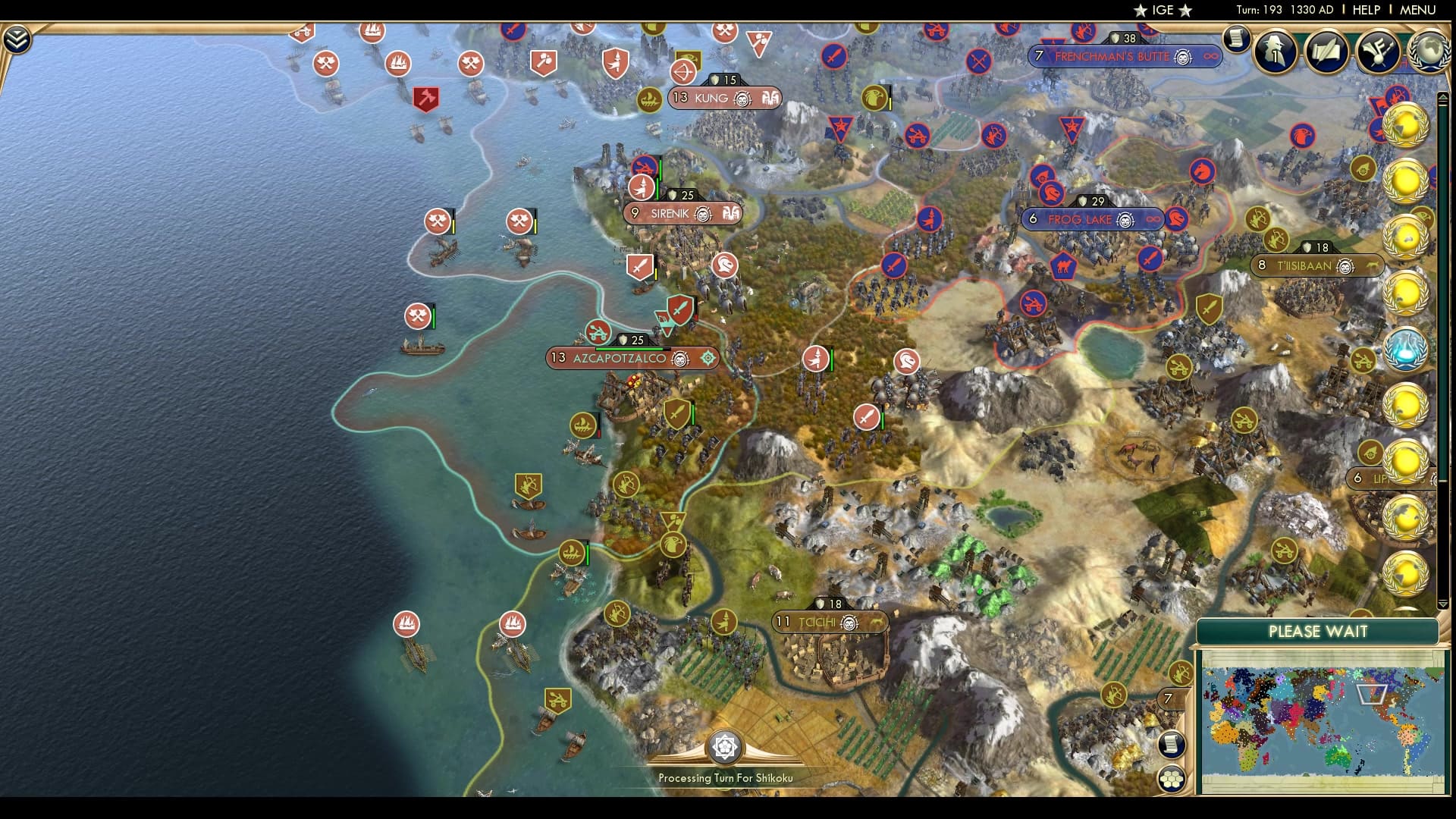Screen dimensions: 1456x819
Task: Click the down arrow on the notification scrollbar
Action: click(1444, 604)
